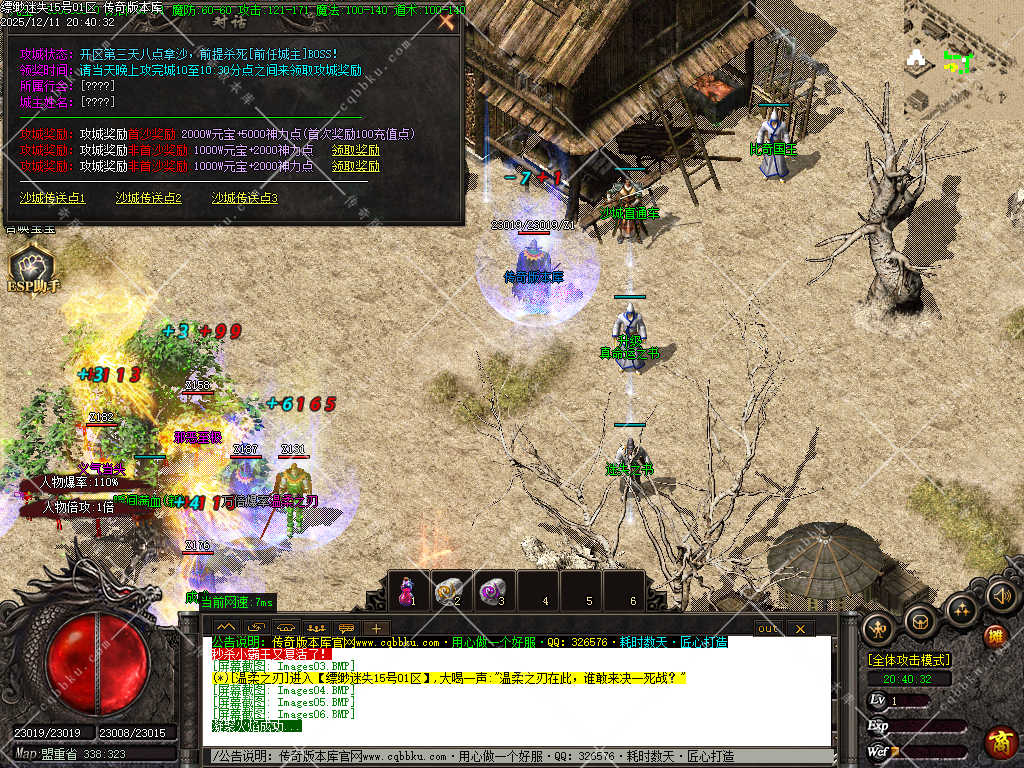Open the character status round button
Viewport: 1024px width, 768px height.
pos(878,627)
